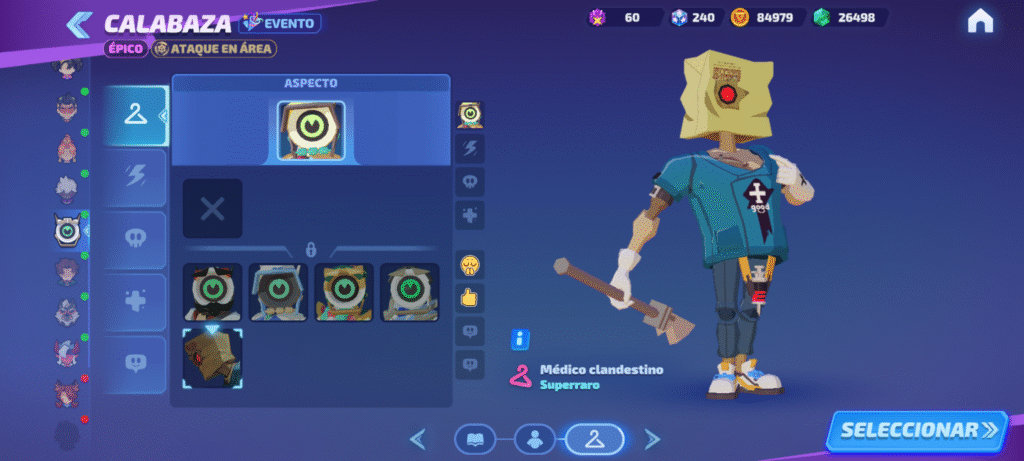Image resolution: width=1024 pixels, height=461 pixels.
Task: Choose the thumbs-up emote slot
Action: tap(471, 297)
